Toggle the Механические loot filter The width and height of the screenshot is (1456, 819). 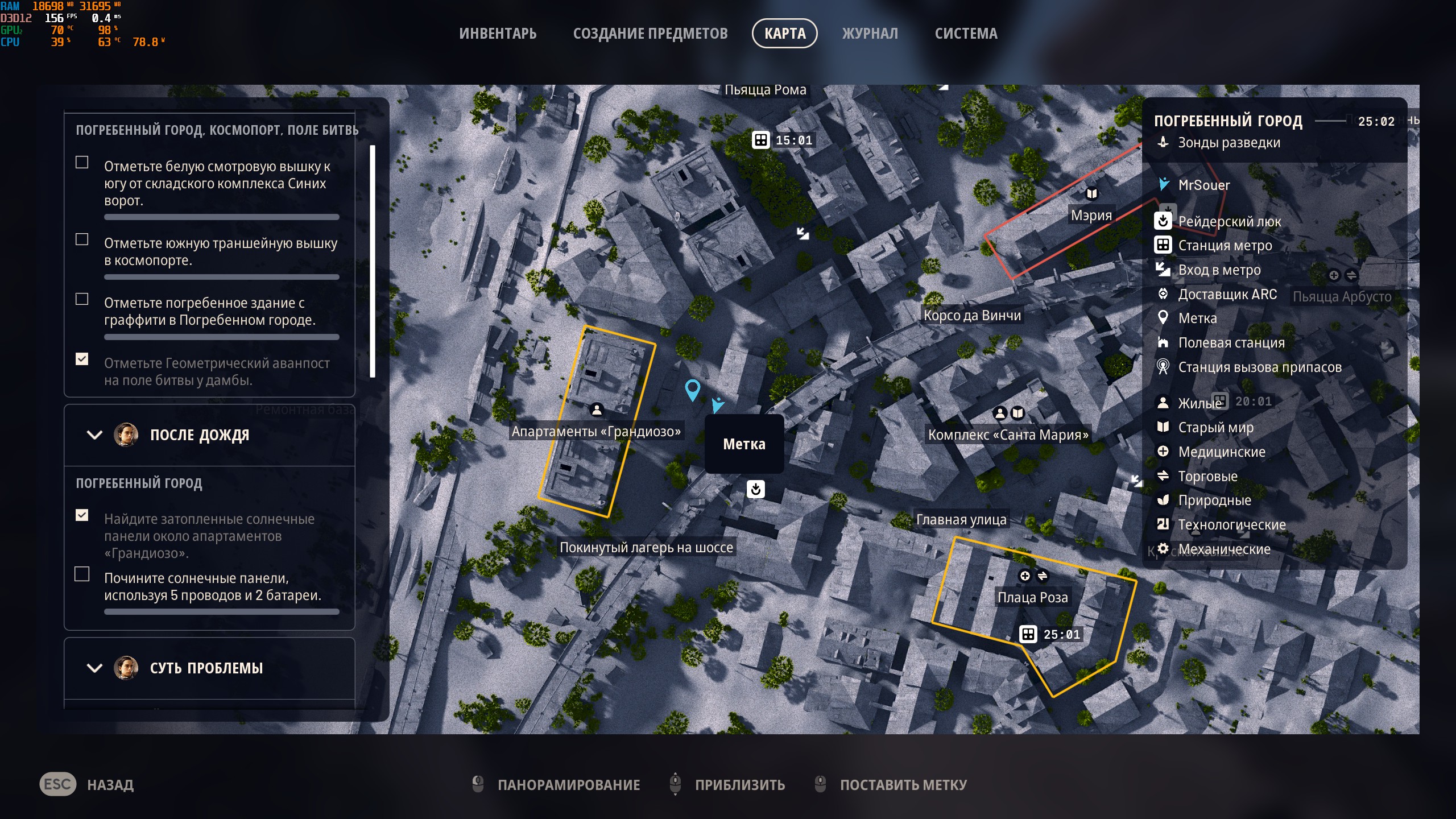pyautogui.click(x=1223, y=549)
